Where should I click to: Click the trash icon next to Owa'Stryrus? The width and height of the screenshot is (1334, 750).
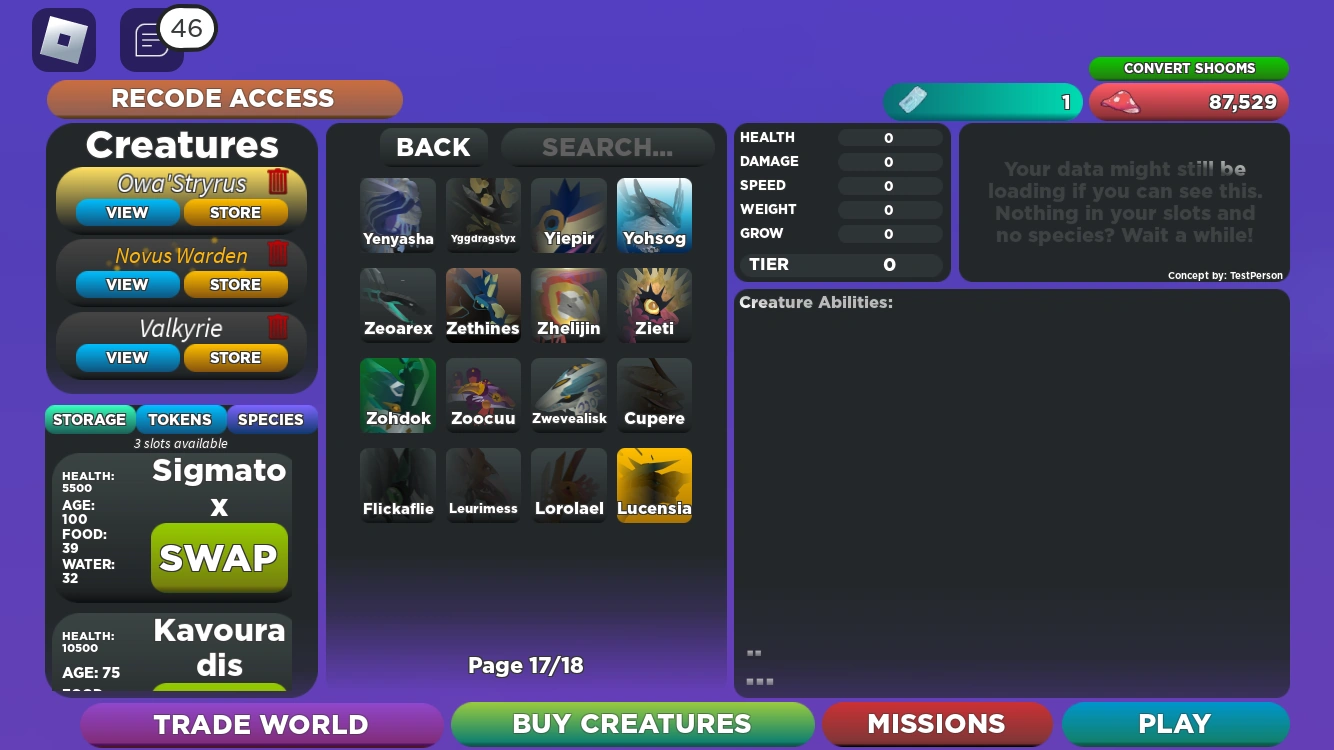coord(278,181)
